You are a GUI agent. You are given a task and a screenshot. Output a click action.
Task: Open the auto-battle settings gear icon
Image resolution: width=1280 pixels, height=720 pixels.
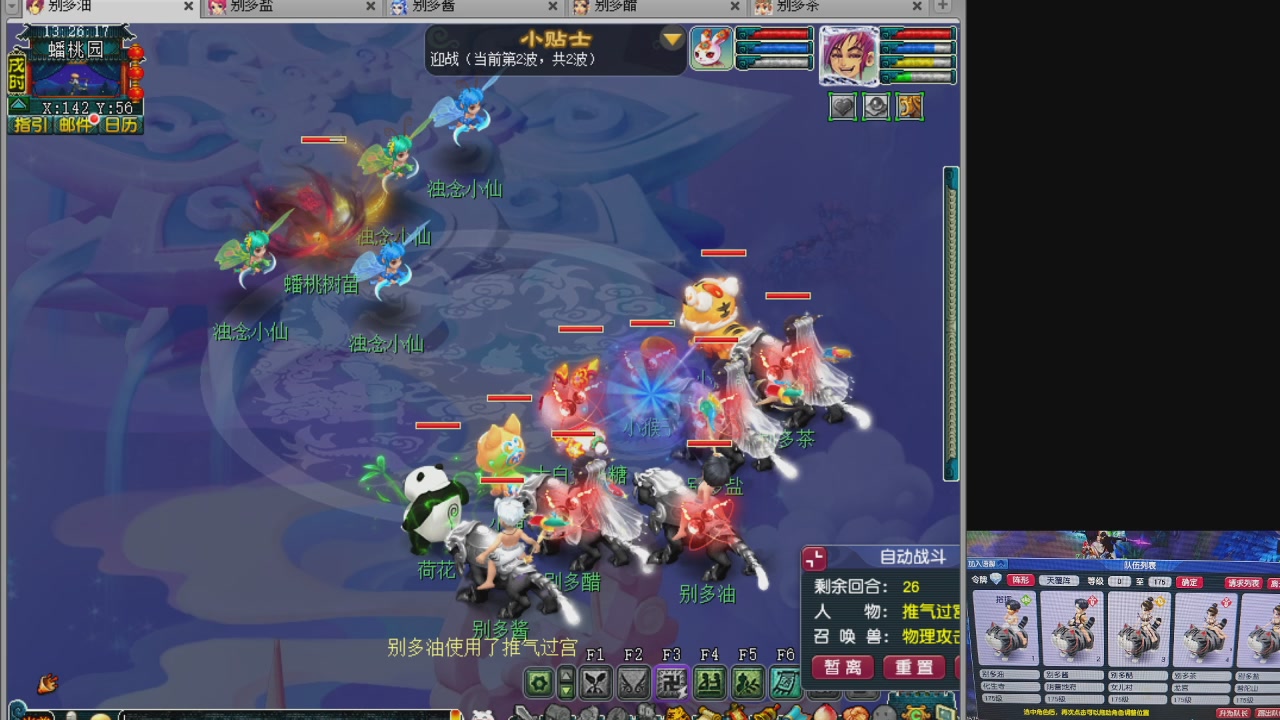point(536,680)
